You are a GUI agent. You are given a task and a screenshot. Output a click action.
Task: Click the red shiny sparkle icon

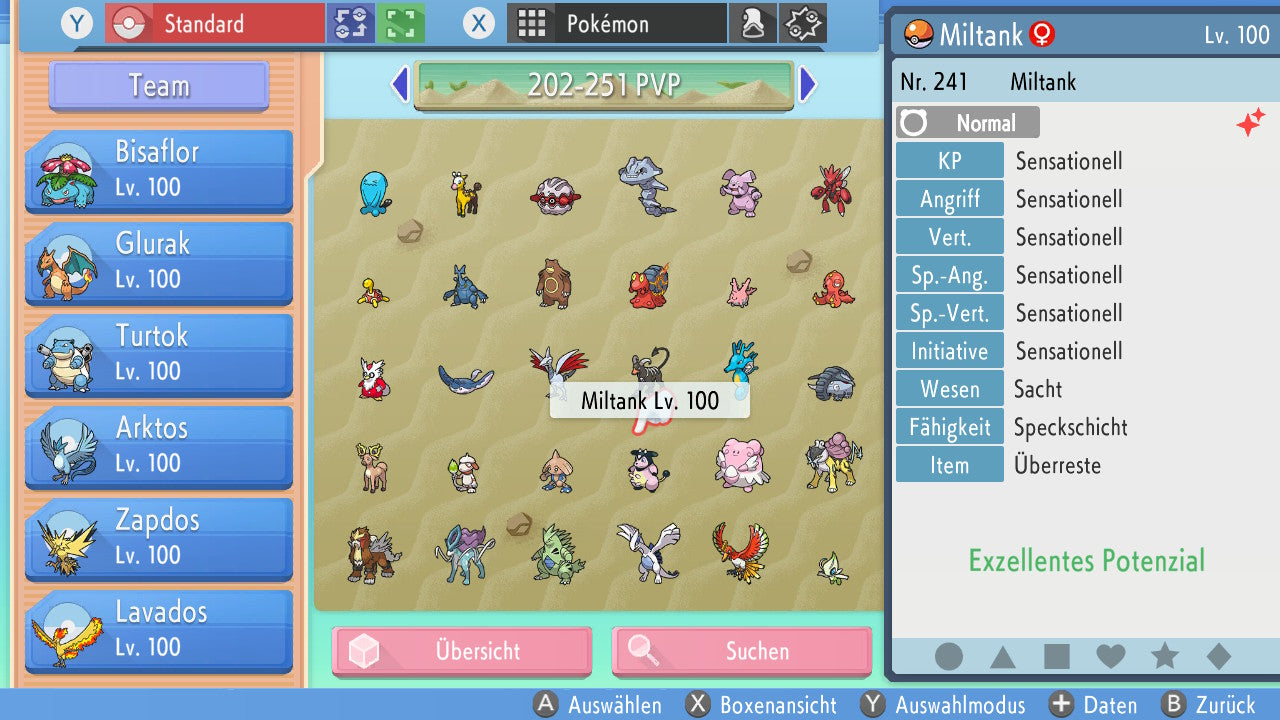1250,122
